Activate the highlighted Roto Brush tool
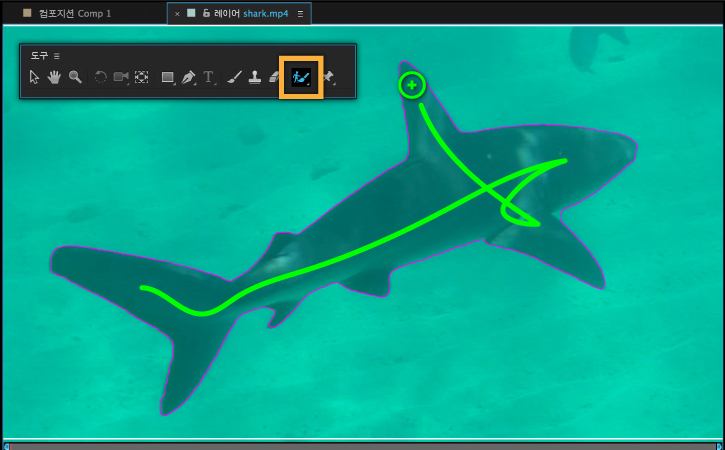The height and width of the screenshot is (450, 725). click(300, 77)
